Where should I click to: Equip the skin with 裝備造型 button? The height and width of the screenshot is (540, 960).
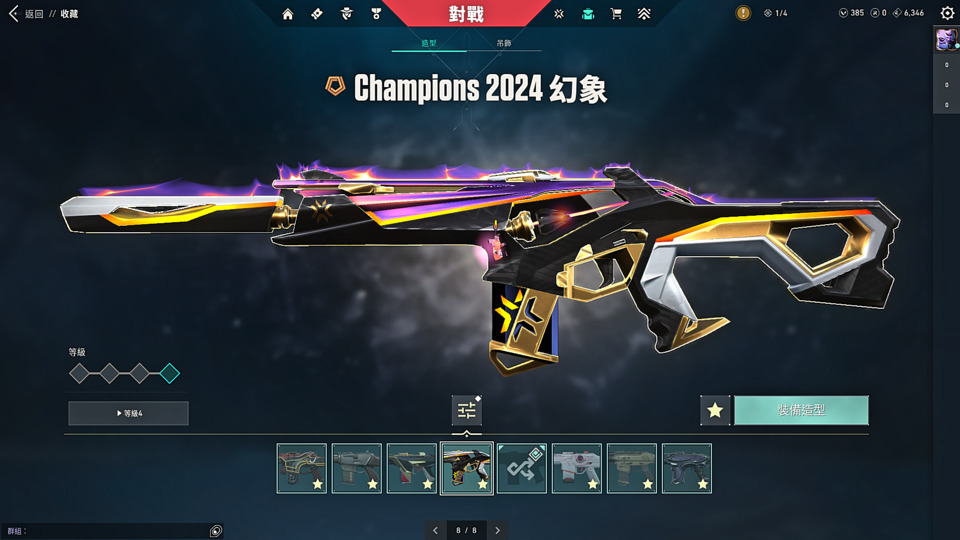coord(801,410)
